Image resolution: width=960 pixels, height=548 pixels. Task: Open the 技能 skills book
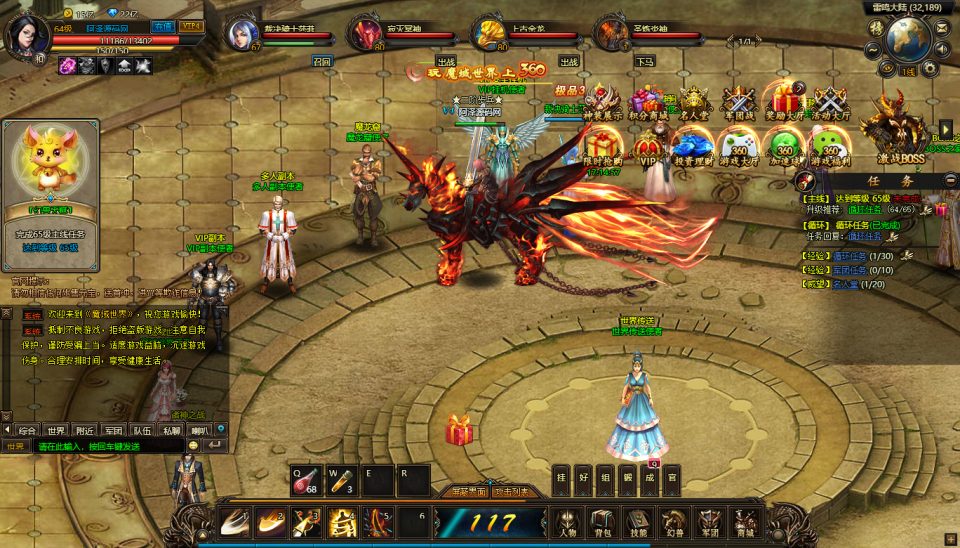coord(637,522)
